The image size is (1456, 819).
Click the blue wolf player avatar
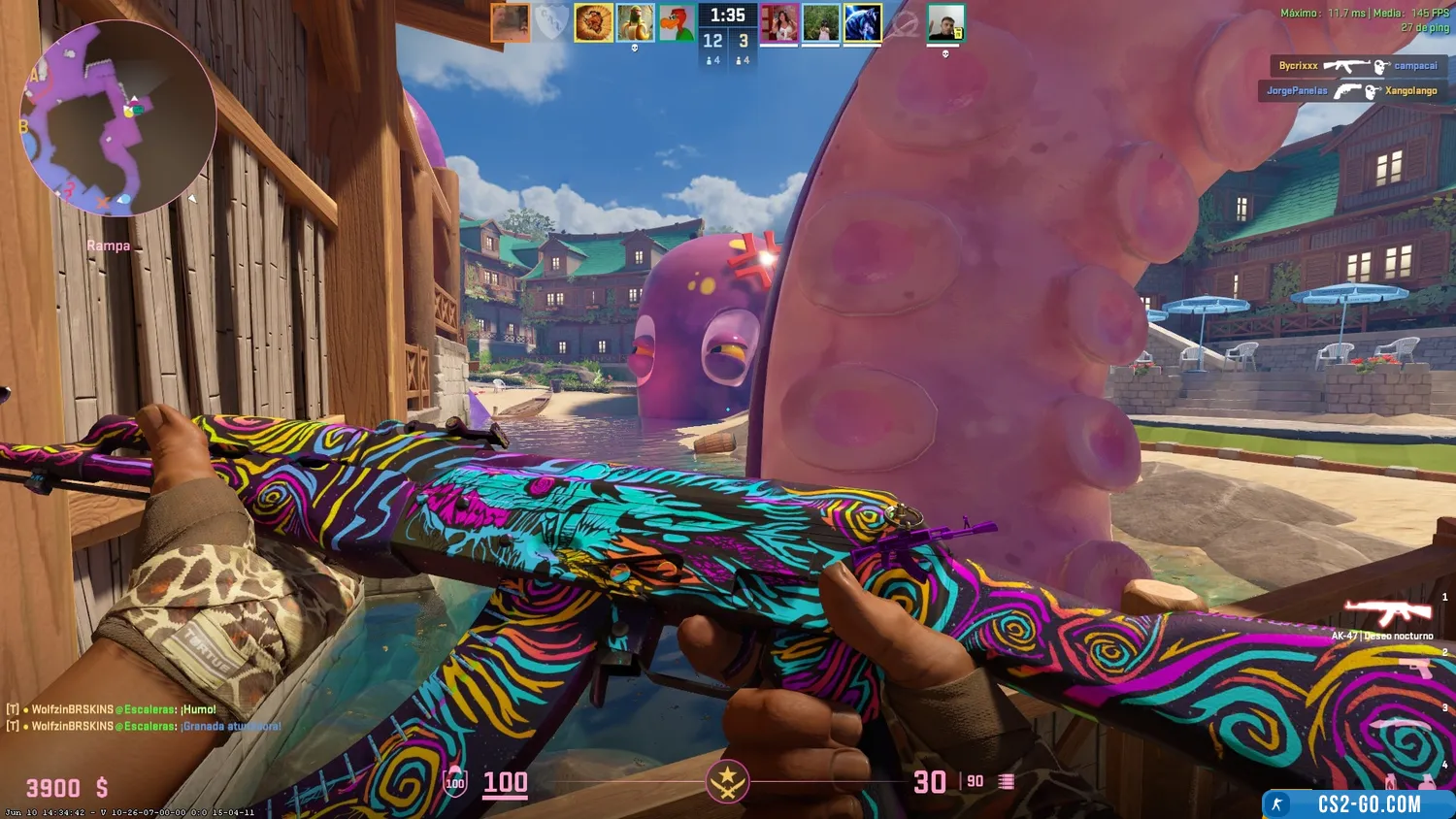[862, 23]
